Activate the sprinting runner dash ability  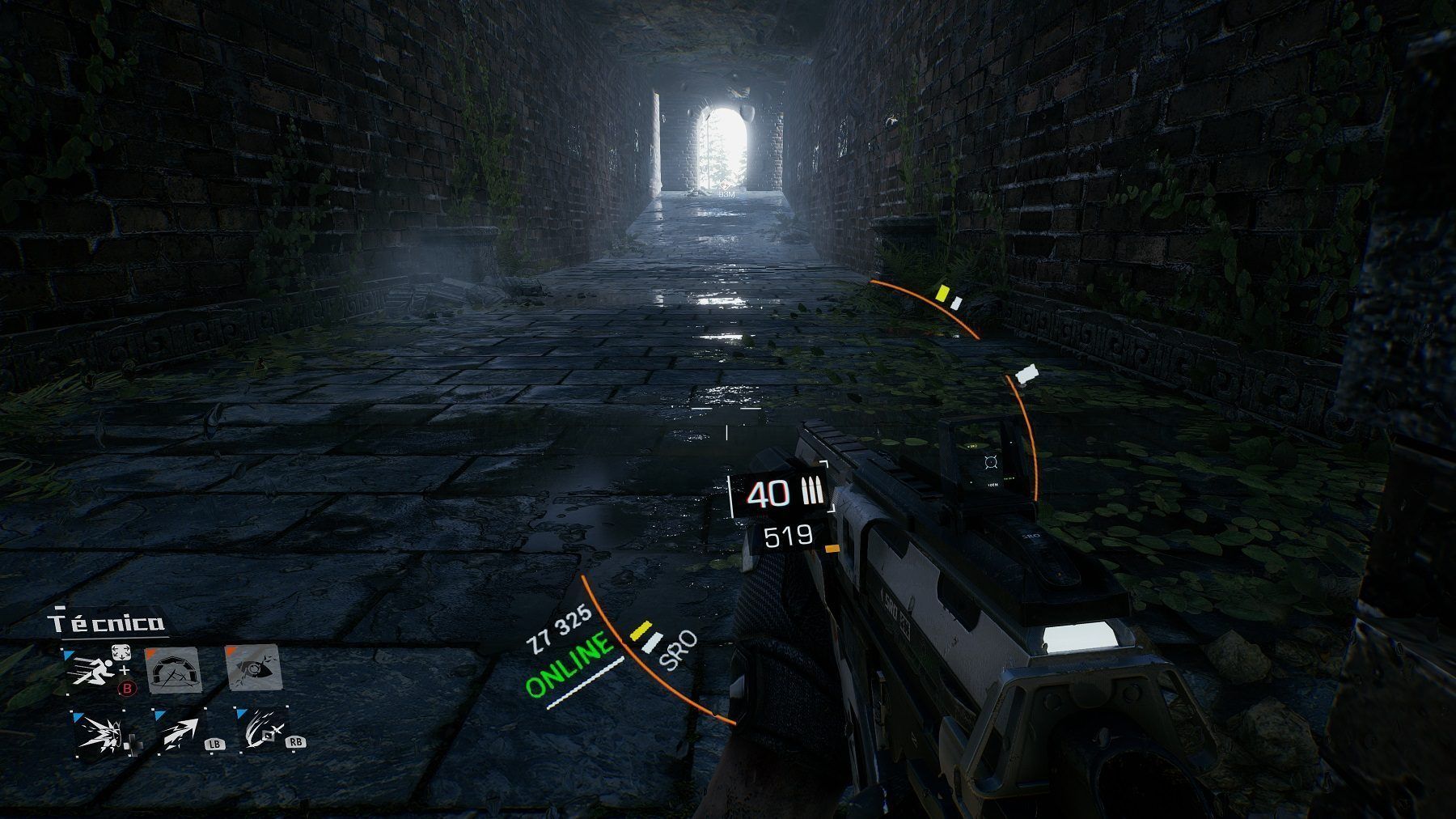pyautogui.click(x=91, y=670)
